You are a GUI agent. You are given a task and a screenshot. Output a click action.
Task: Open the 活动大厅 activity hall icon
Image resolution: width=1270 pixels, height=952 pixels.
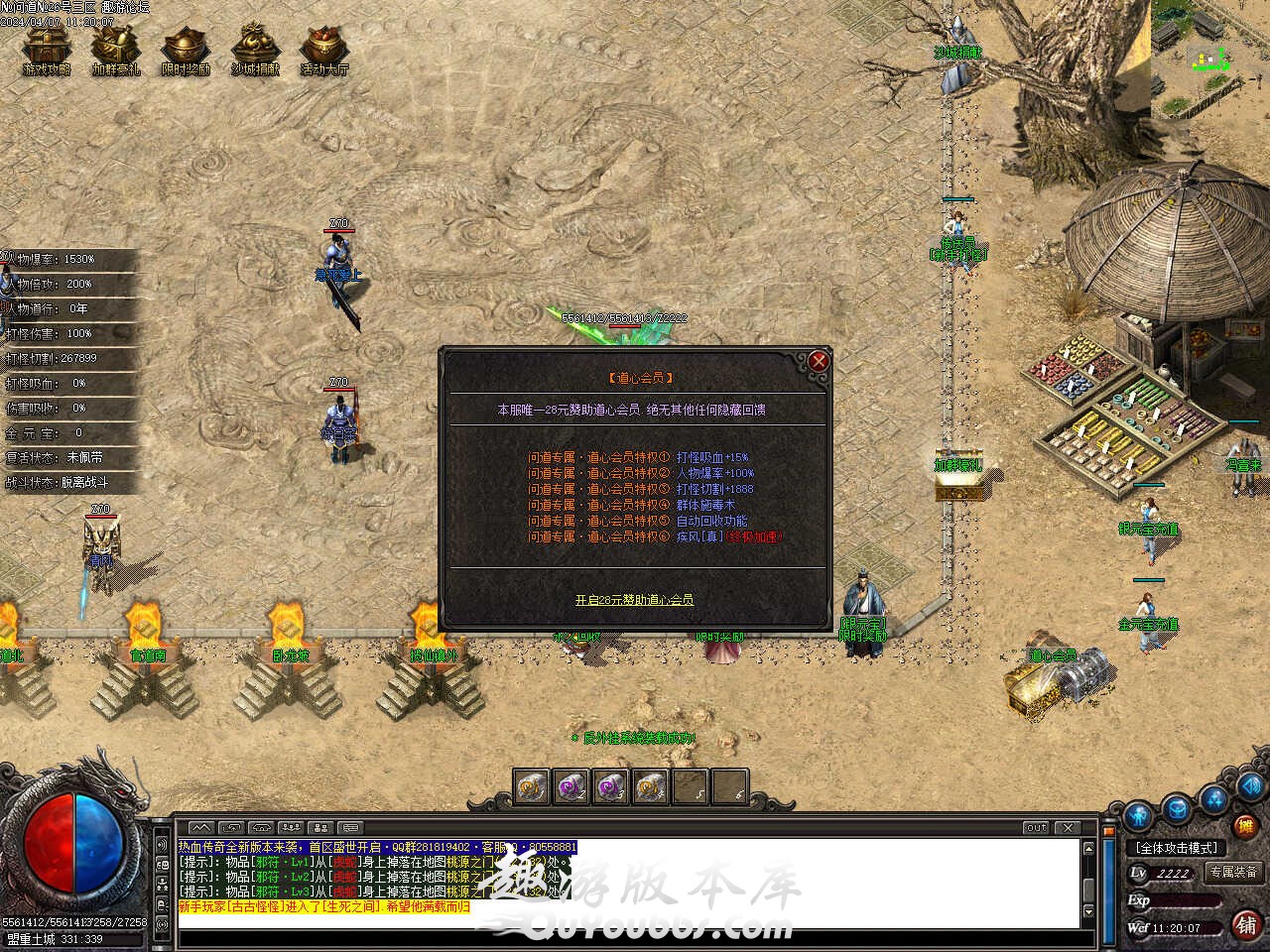pyautogui.click(x=324, y=50)
